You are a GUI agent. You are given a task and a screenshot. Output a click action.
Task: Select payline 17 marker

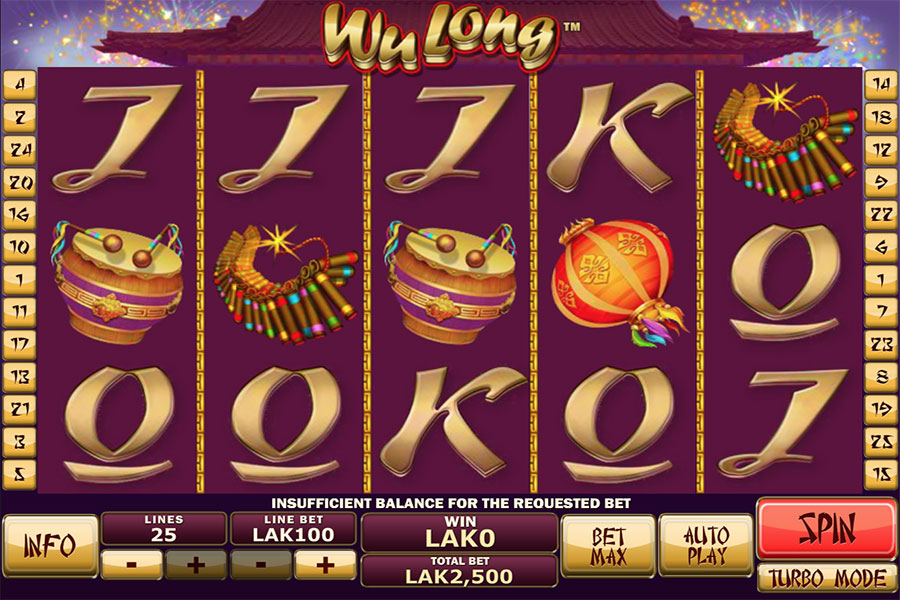20,342
